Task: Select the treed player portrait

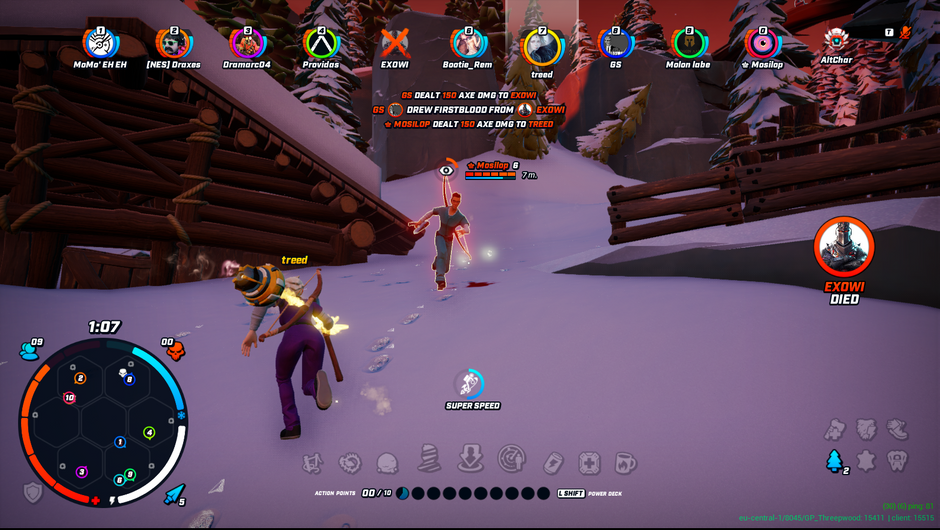Action: (x=542, y=46)
